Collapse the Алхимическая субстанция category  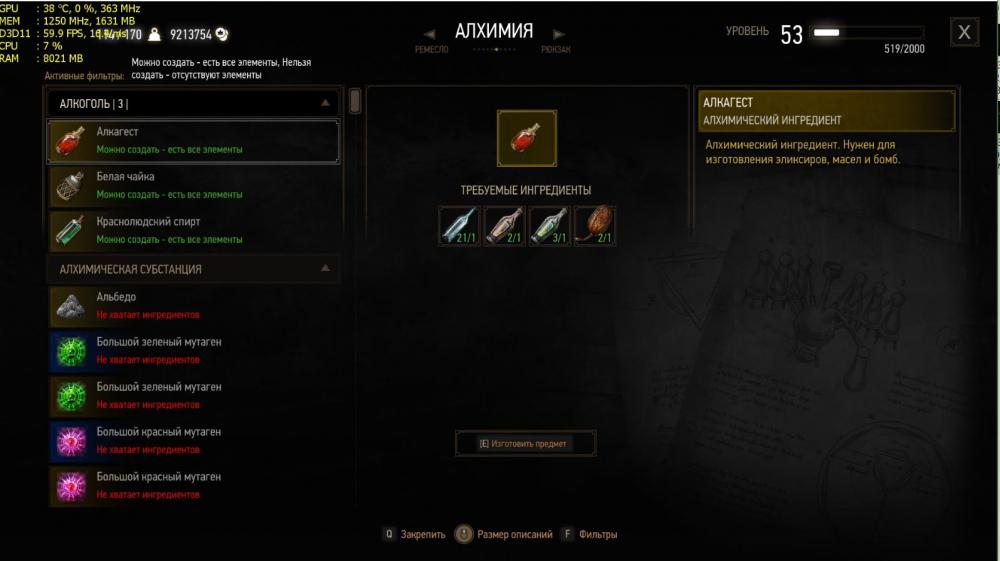pyautogui.click(x=325, y=269)
